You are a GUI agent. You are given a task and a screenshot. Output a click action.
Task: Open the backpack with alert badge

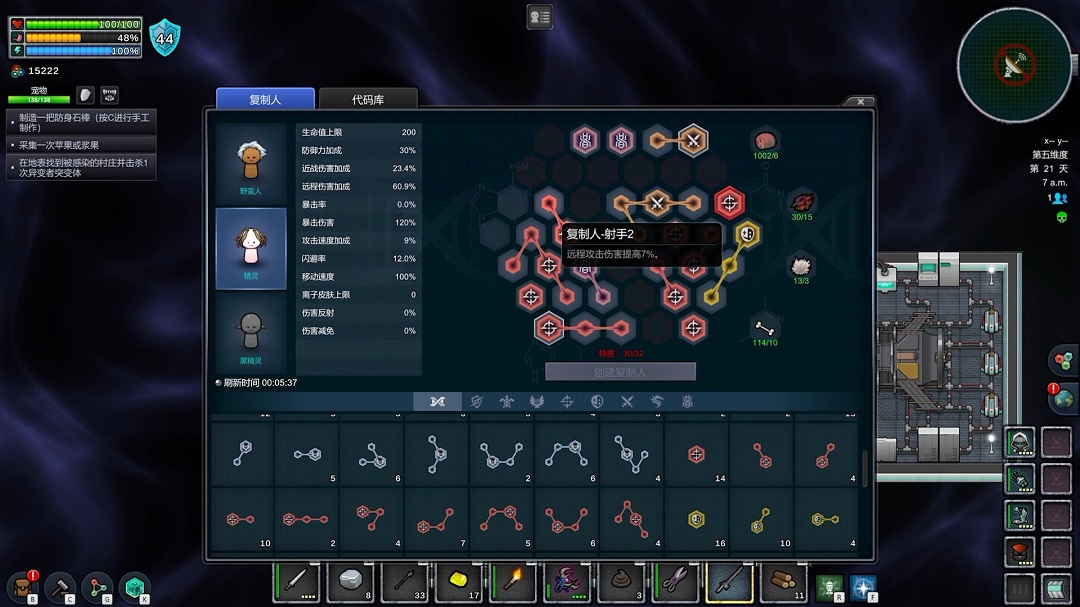pyautogui.click(x=22, y=586)
